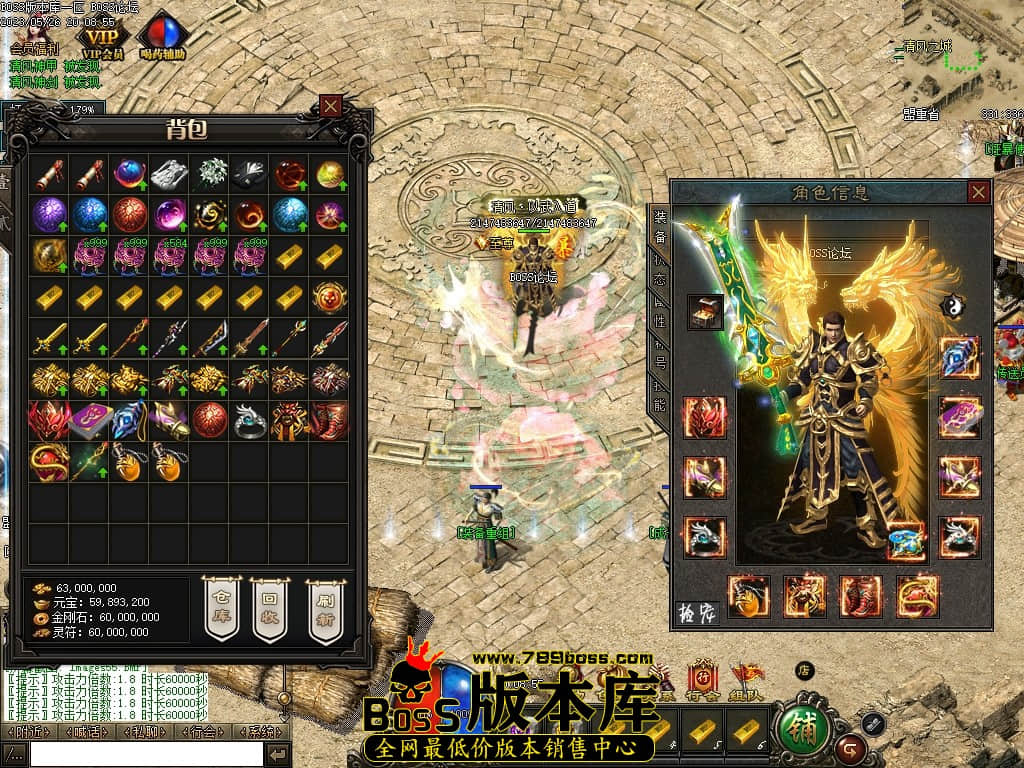Select the red boots equipment slot
This screenshot has width=1024, height=768.
pos(861,595)
